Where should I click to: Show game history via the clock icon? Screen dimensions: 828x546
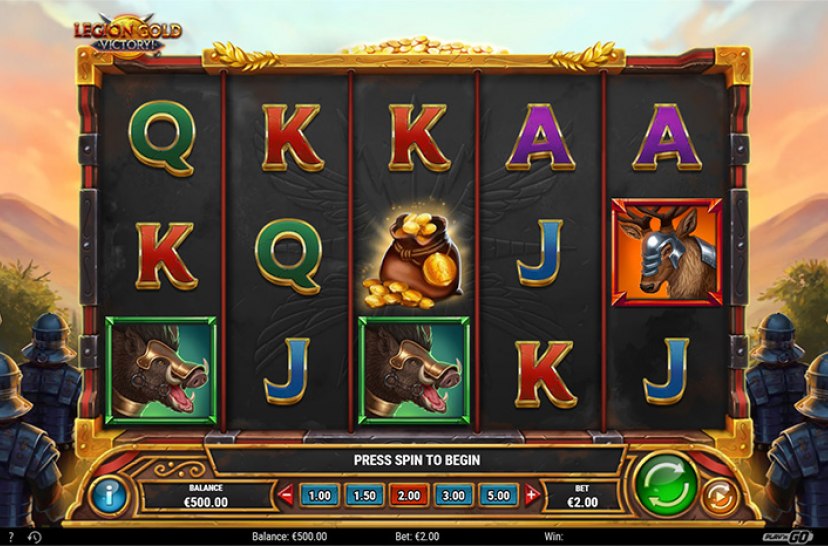(x=36, y=538)
